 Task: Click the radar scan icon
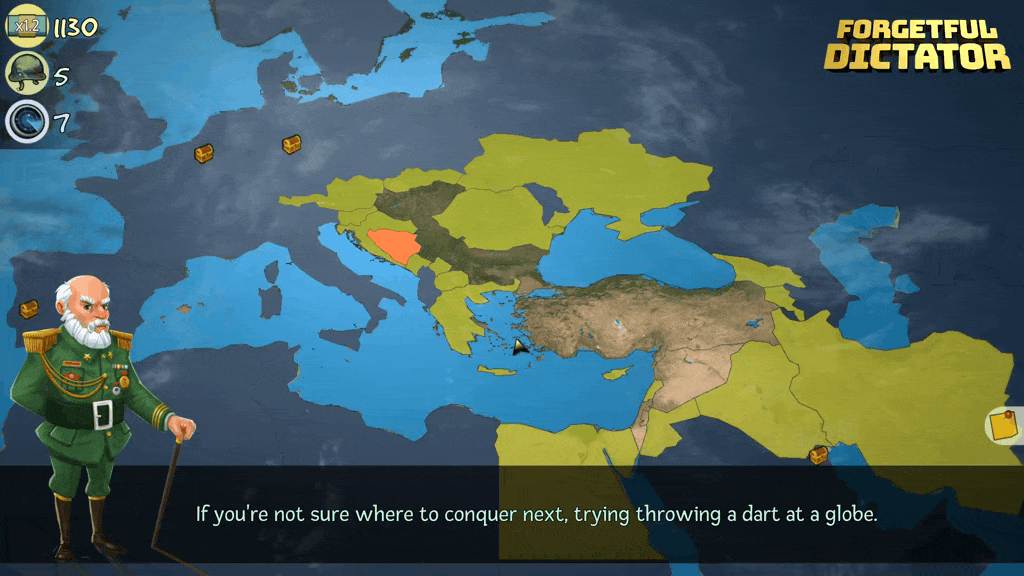tap(25, 122)
